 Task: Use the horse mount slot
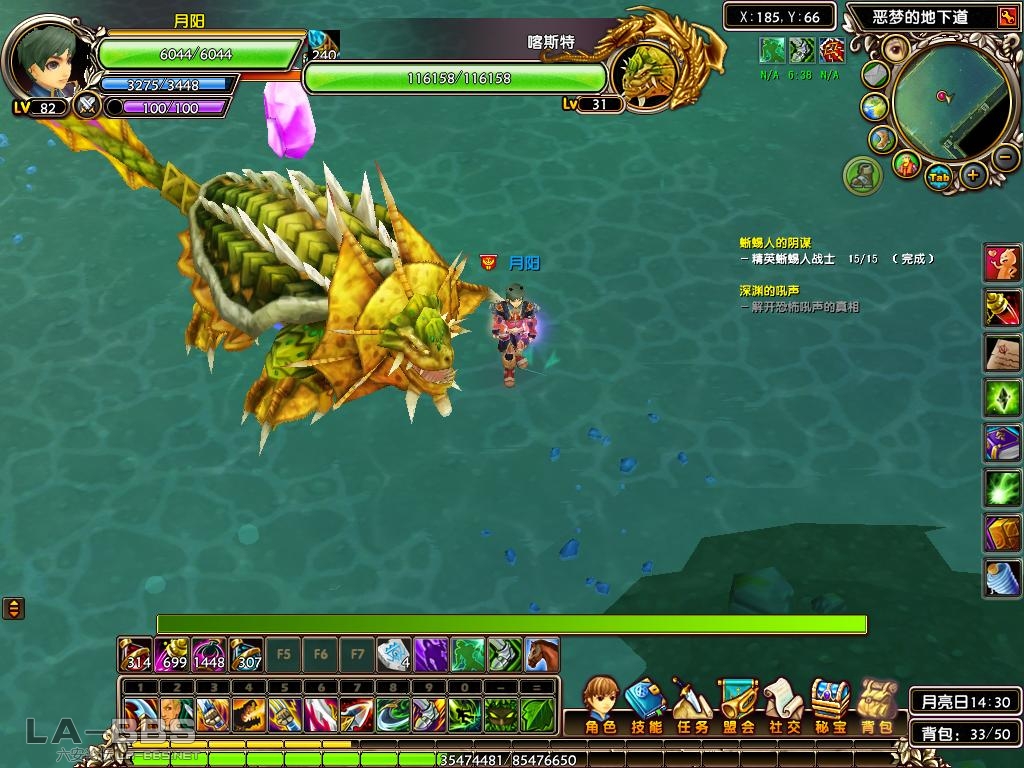tap(541, 654)
